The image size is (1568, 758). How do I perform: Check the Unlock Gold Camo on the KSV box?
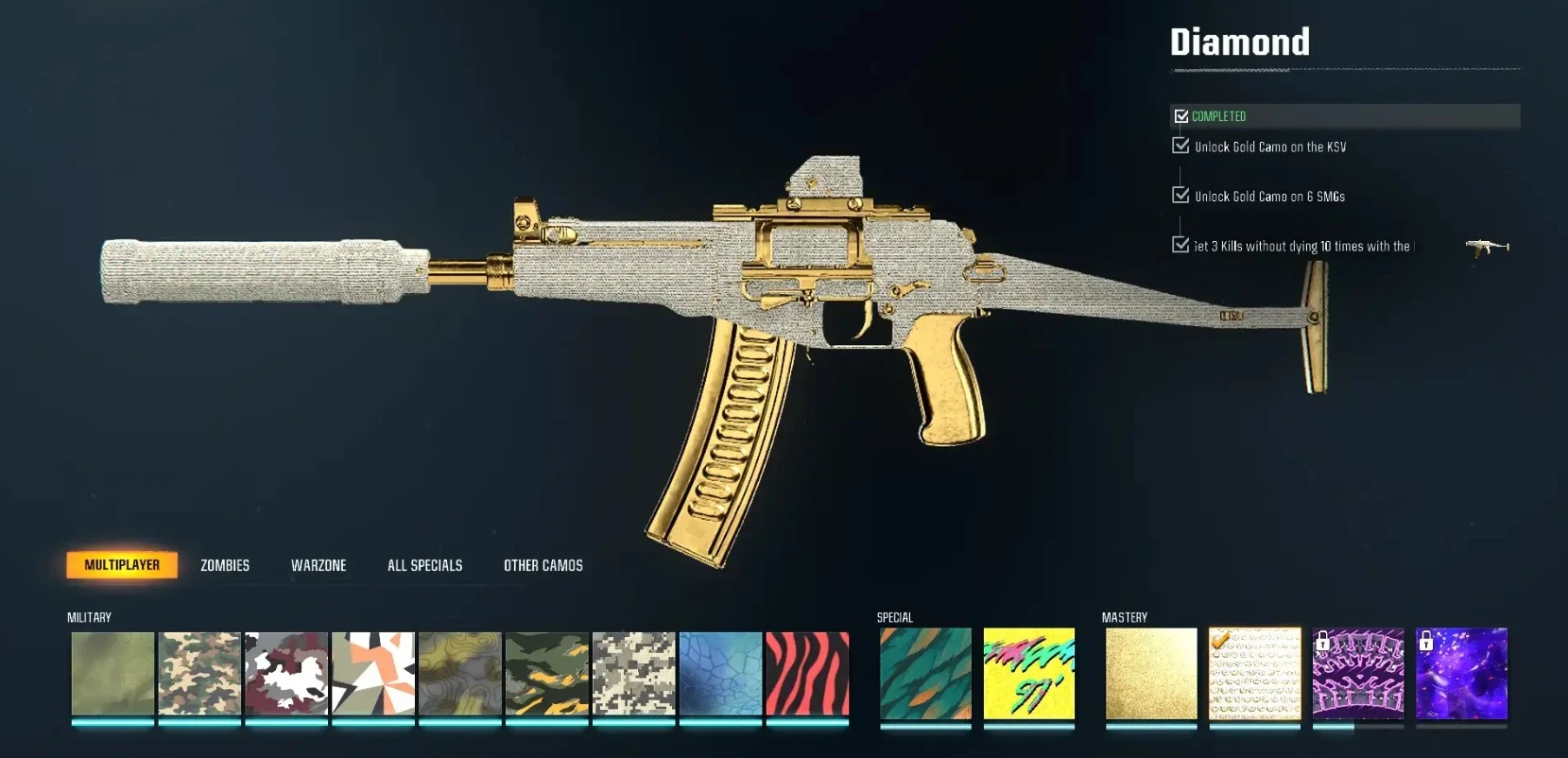click(x=1179, y=146)
